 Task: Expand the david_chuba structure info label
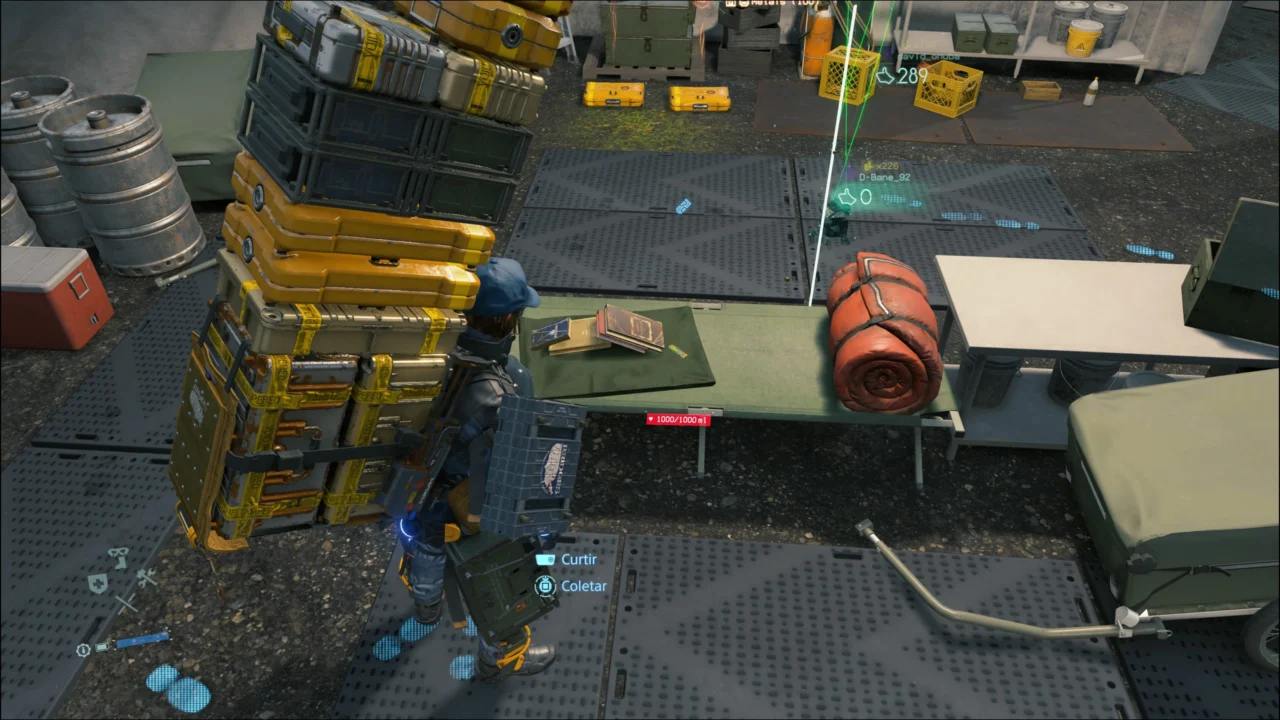(928, 56)
